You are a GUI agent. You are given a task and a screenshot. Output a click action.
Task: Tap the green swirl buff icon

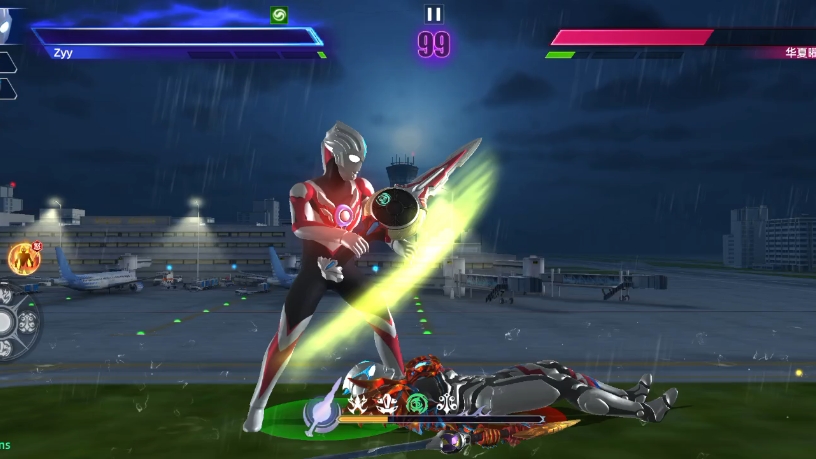tap(279, 14)
